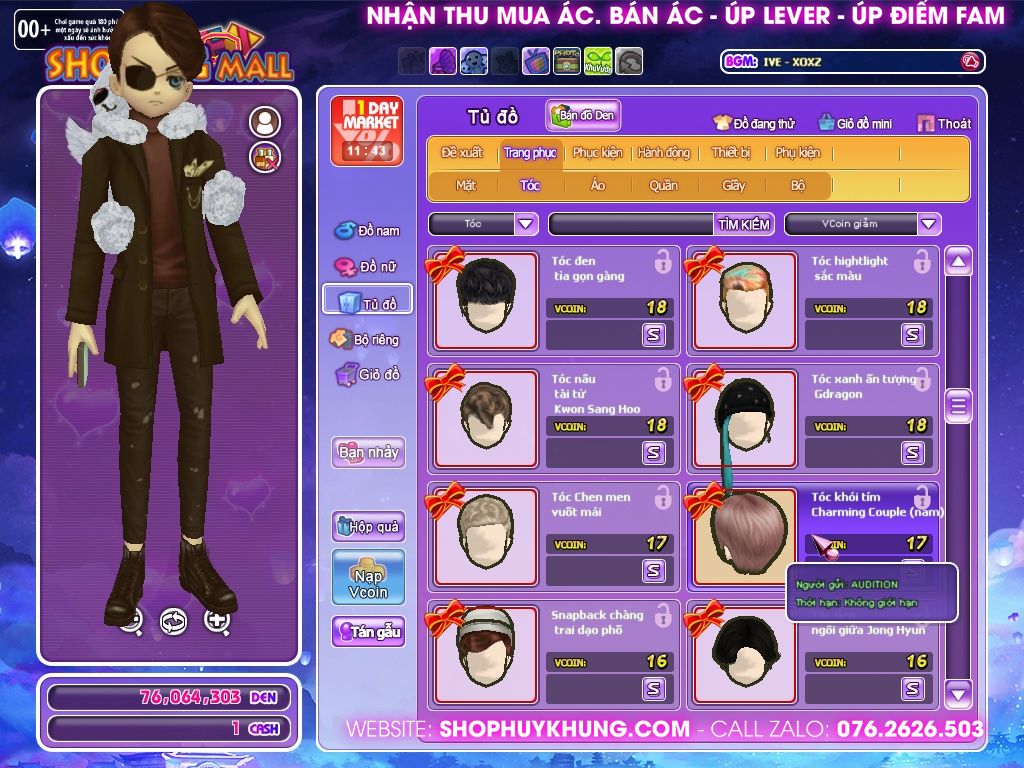View Đồ đang thử items
This screenshot has height=768, width=1024.
point(754,123)
